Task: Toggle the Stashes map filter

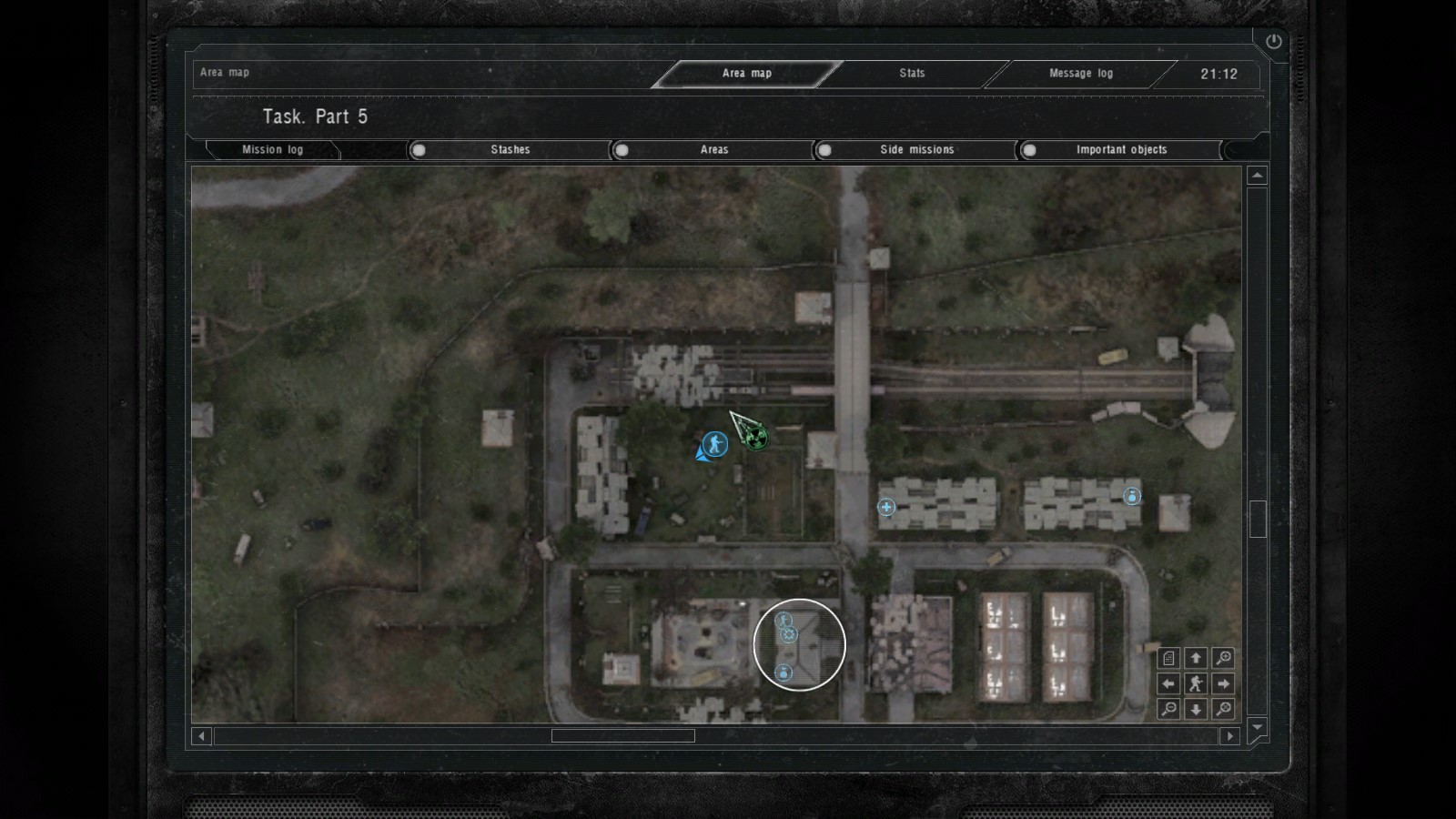Action: pyautogui.click(x=510, y=150)
